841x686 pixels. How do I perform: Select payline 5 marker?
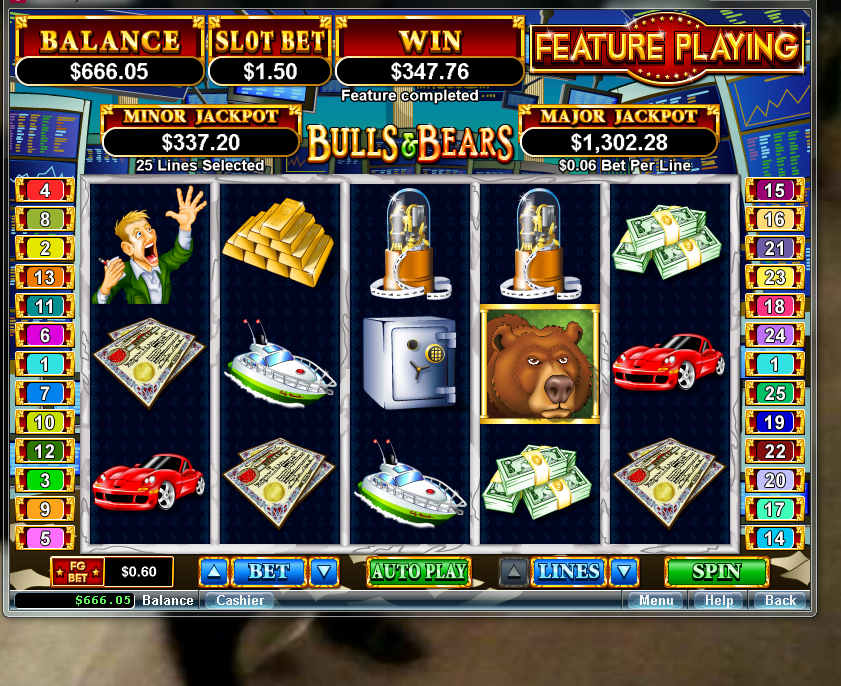pos(45,538)
